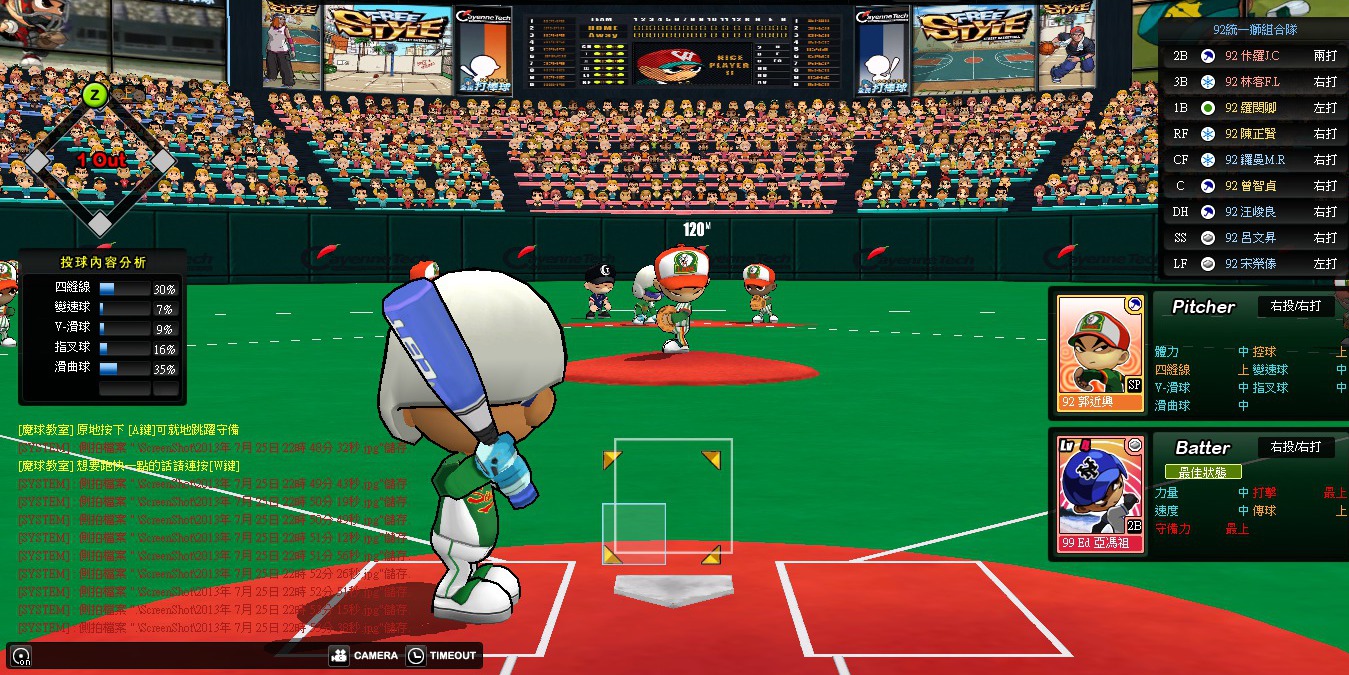Viewport: 1349px width, 675px height.
Task: Click the pitch analysis panel header
Action: (x=102, y=262)
